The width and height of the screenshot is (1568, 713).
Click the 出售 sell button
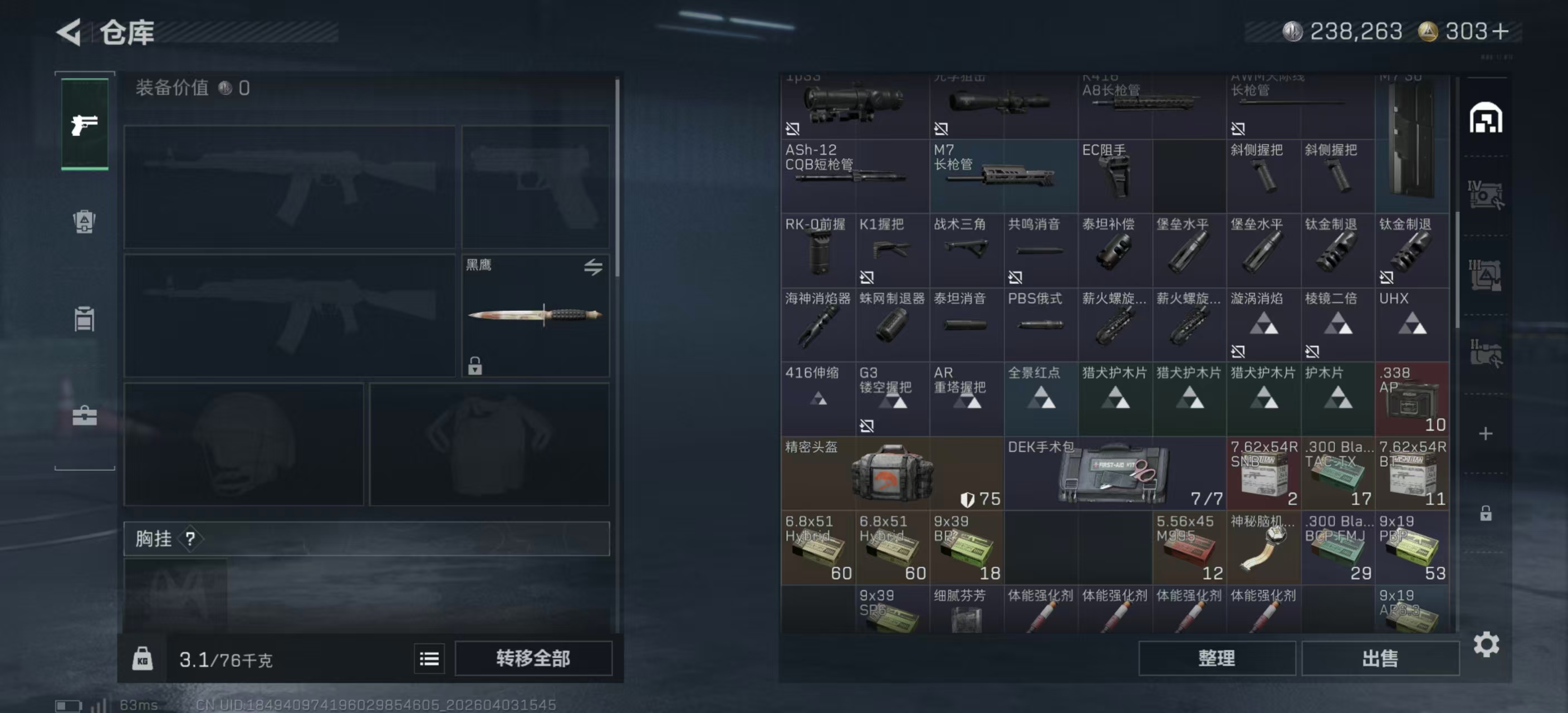coord(1380,658)
